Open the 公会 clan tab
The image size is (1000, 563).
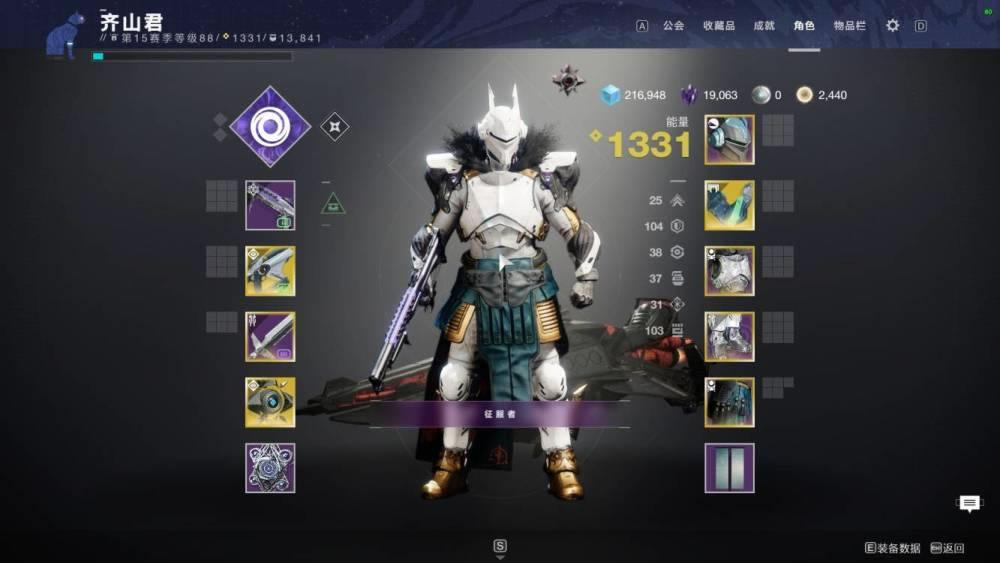(674, 26)
